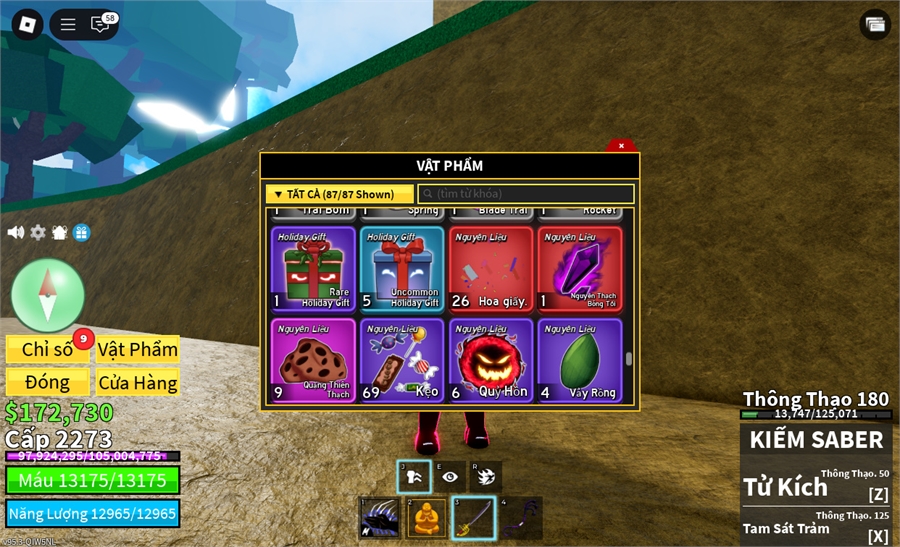The width and height of the screenshot is (900, 547).
Task: Choose the Quỷ Hồn material slot
Action: pyautogui.click(x=491, y=360)
